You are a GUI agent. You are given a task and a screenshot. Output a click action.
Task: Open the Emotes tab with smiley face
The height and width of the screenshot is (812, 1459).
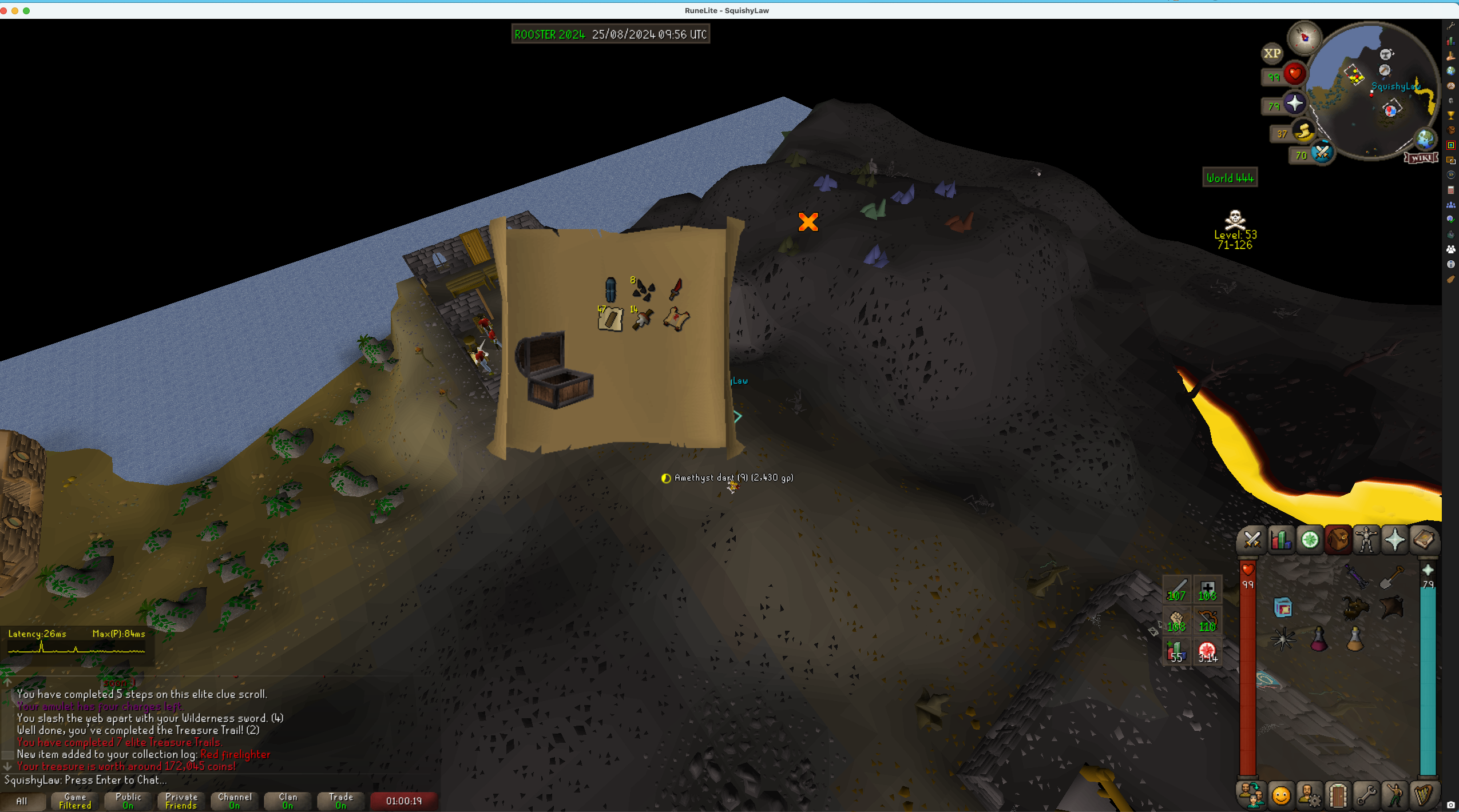[x=1280, y=795]
